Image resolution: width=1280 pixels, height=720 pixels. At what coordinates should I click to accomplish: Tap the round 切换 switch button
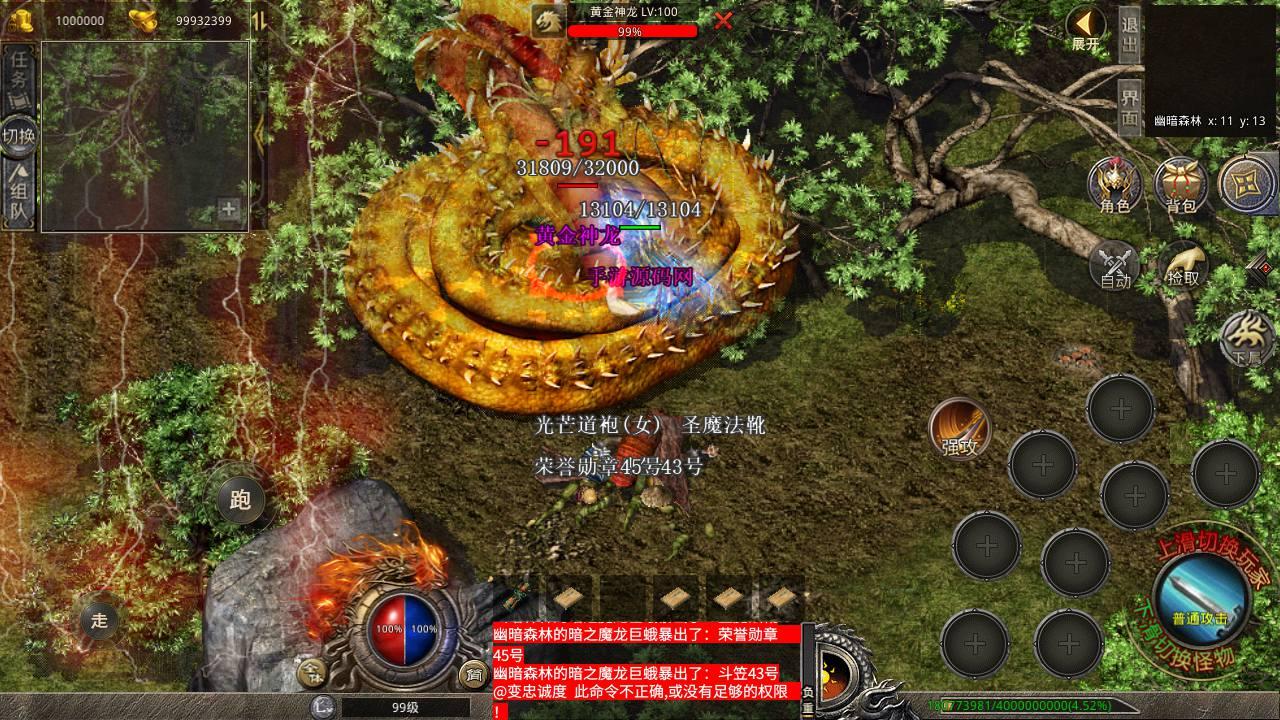click(19, 135)
